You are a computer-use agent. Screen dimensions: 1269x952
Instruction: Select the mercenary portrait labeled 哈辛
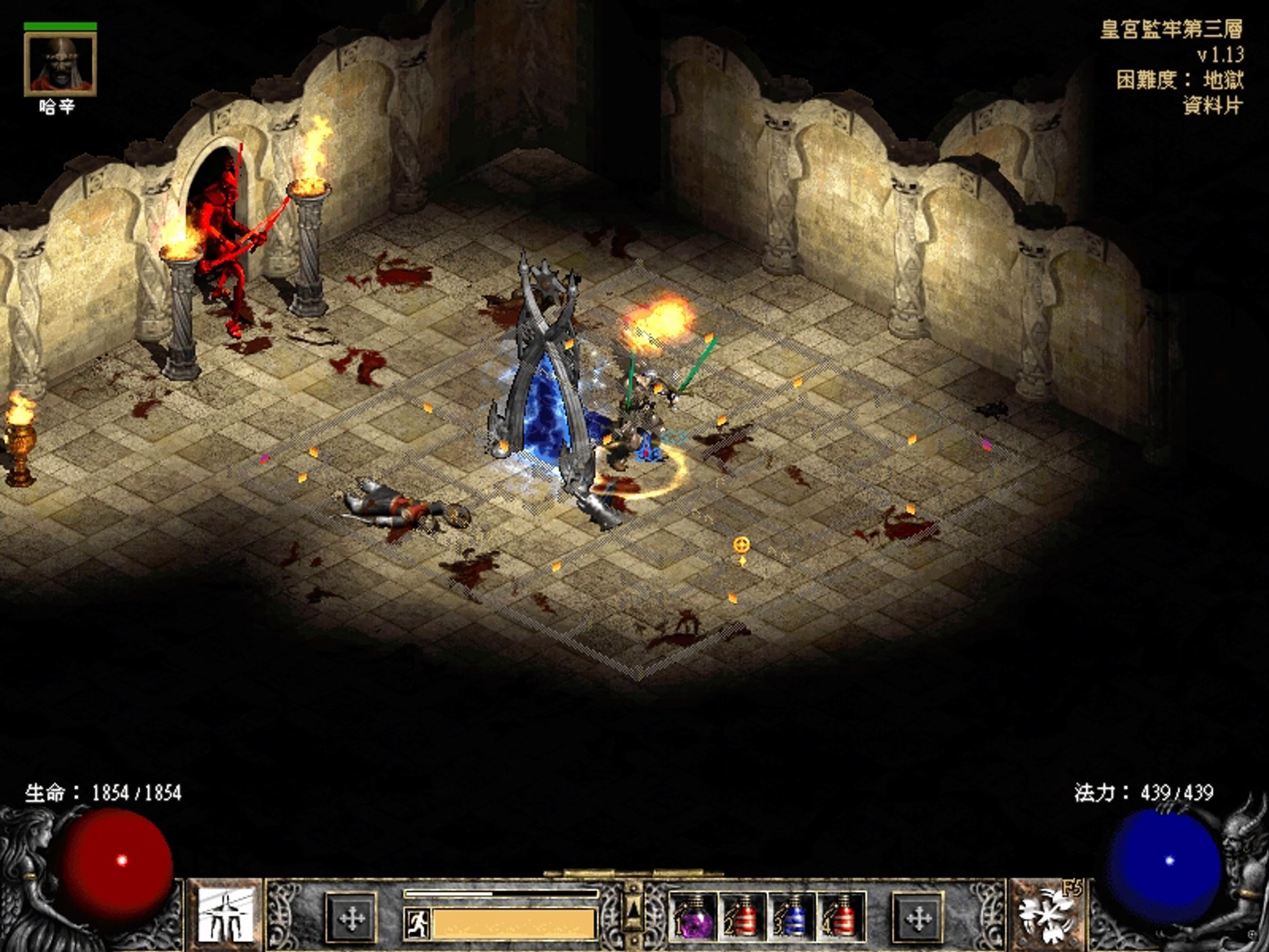coord(60,64)
